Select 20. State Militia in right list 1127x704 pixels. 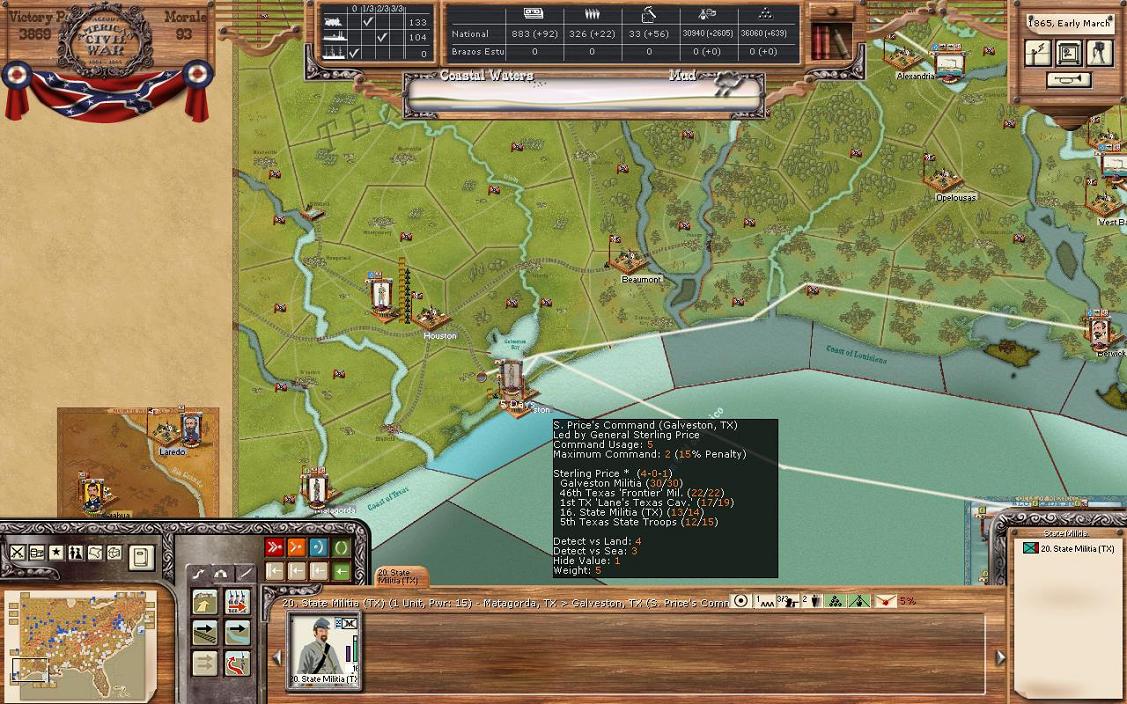tap(1070, 549)
